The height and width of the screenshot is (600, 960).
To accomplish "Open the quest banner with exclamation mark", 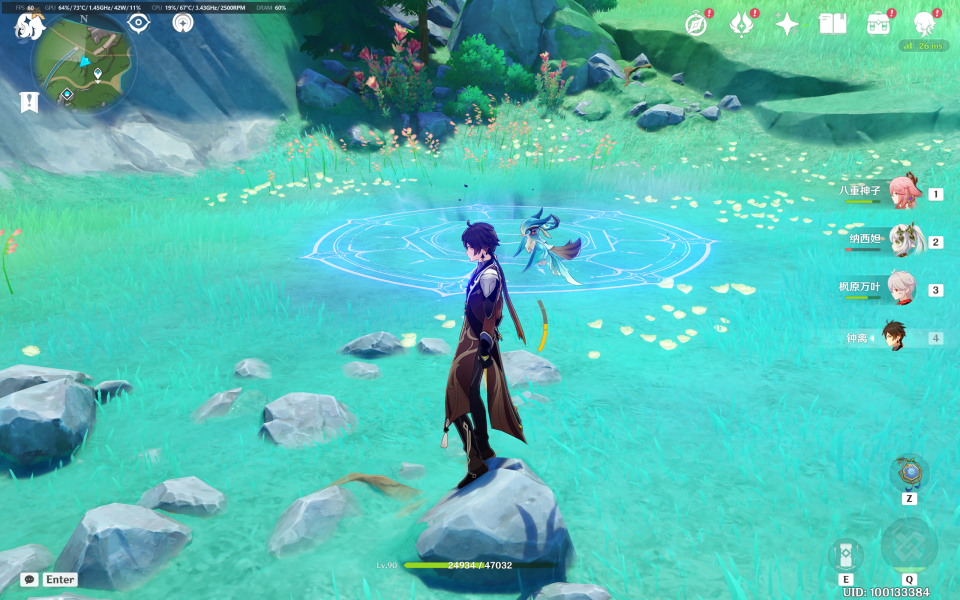I will [29, 102].
